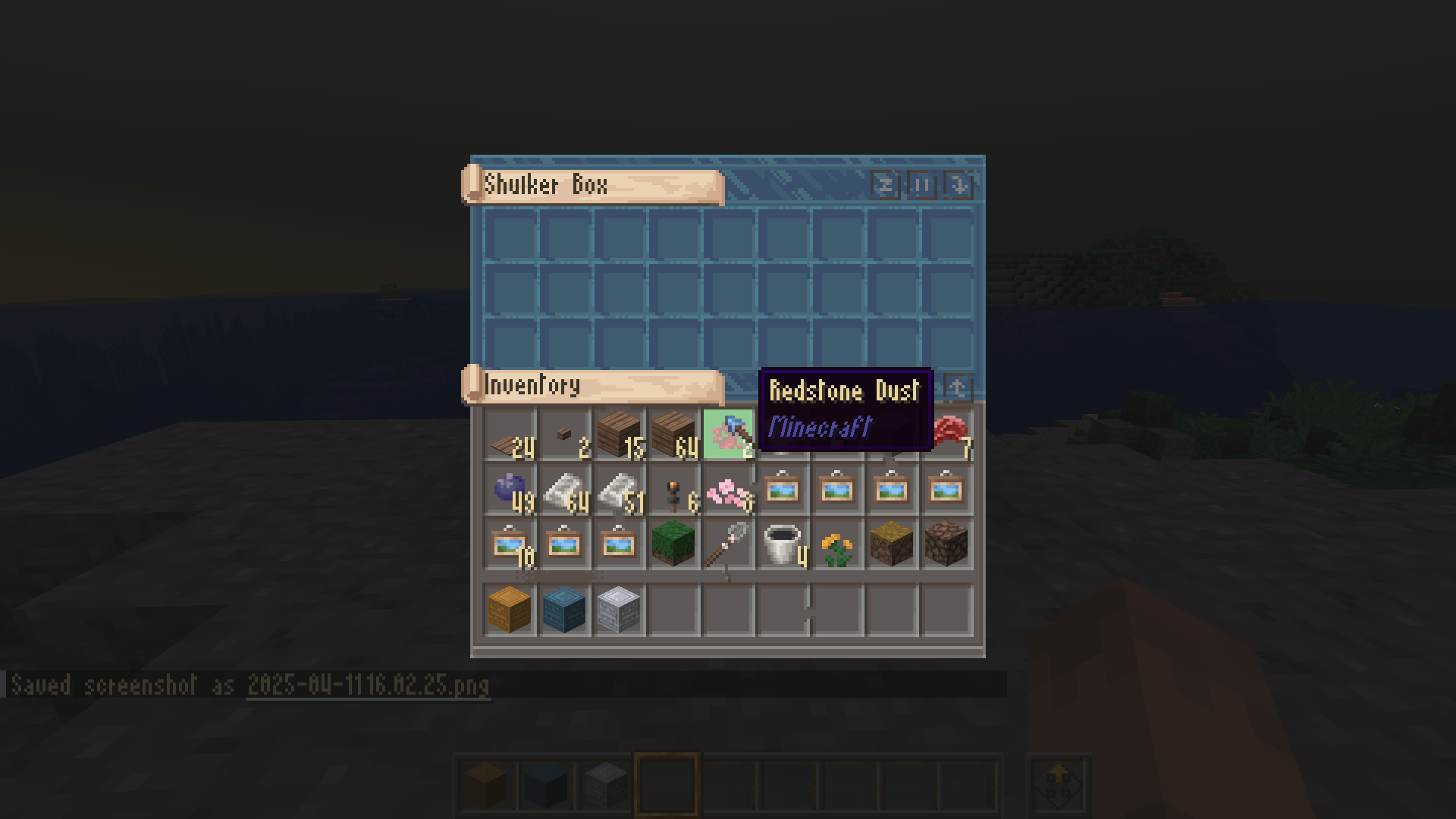The width and height of the screenshot is (1456, 819).
Task: Select the painting stack of 18
Action: click(x=510, y=542)
